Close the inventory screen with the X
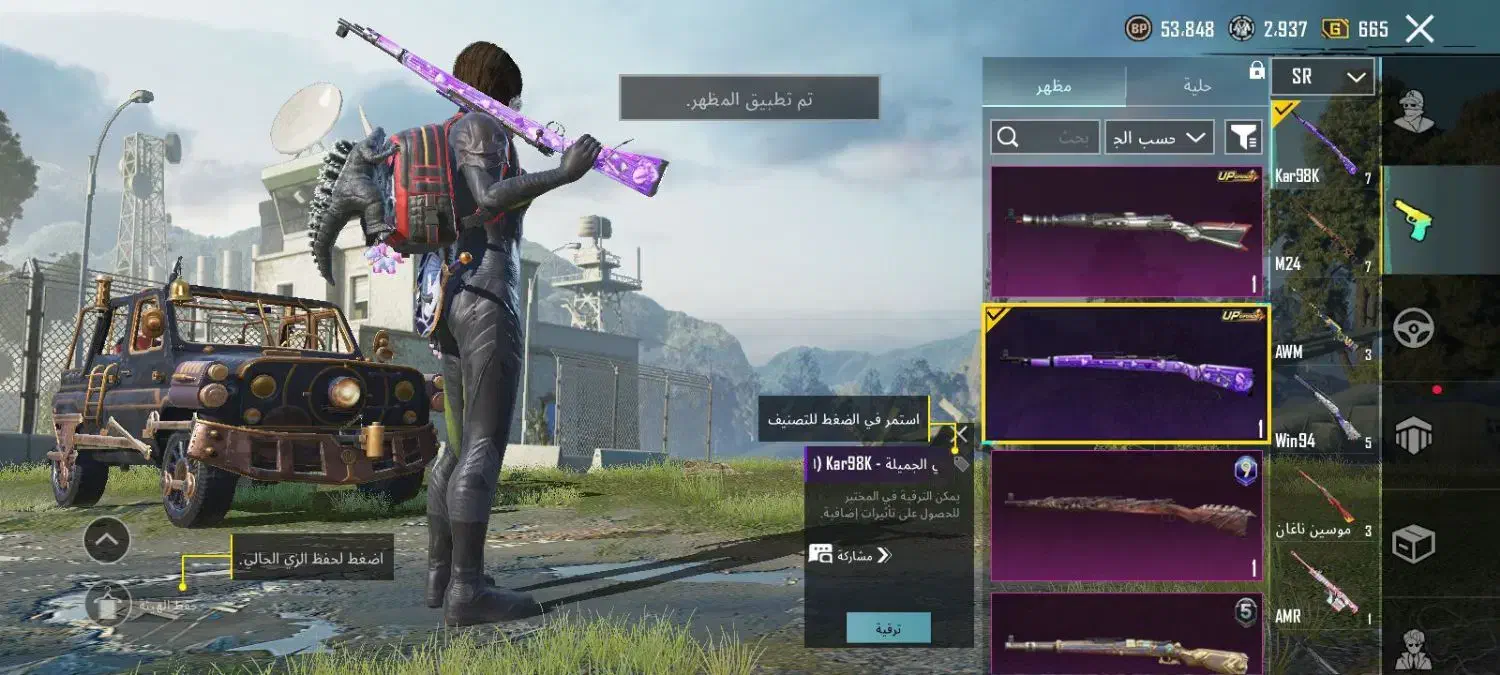 [x=1419, y=29]
